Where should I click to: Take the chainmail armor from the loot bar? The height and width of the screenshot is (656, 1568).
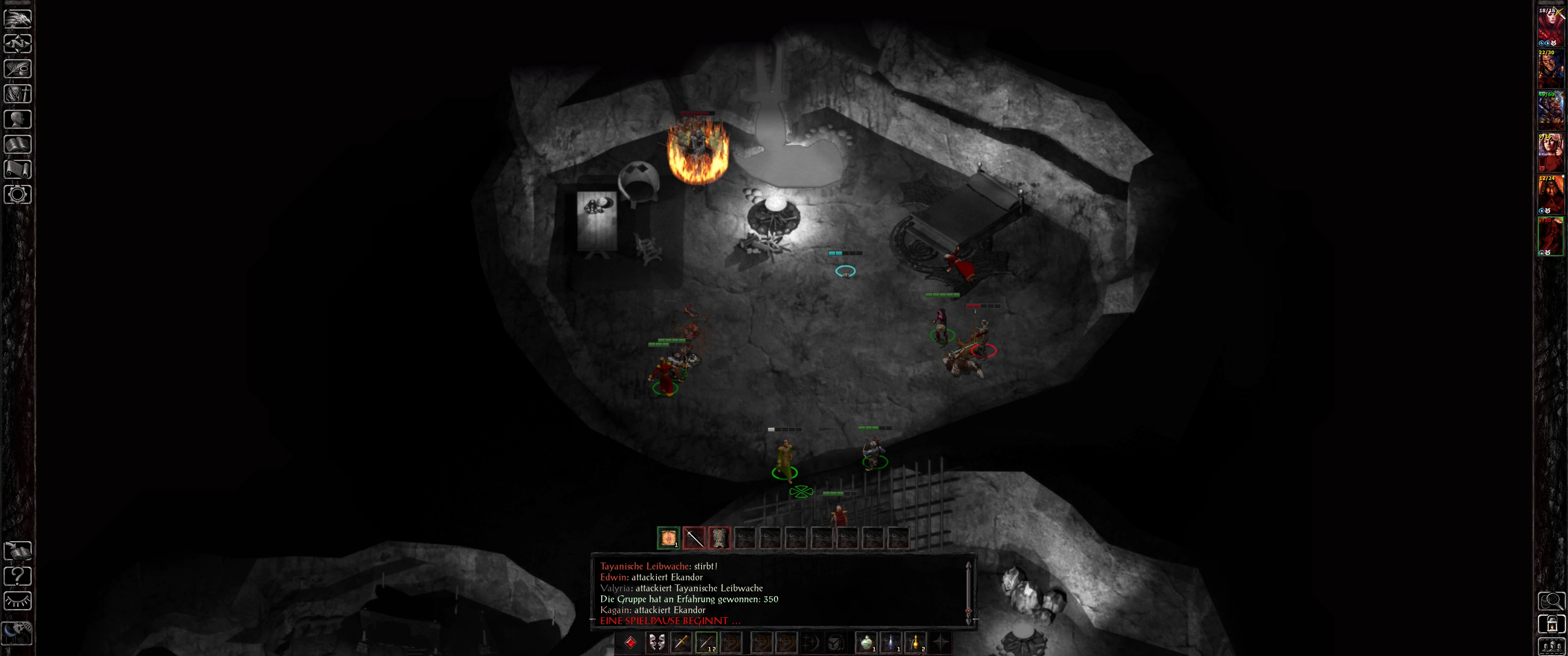(x=719, y=538)
